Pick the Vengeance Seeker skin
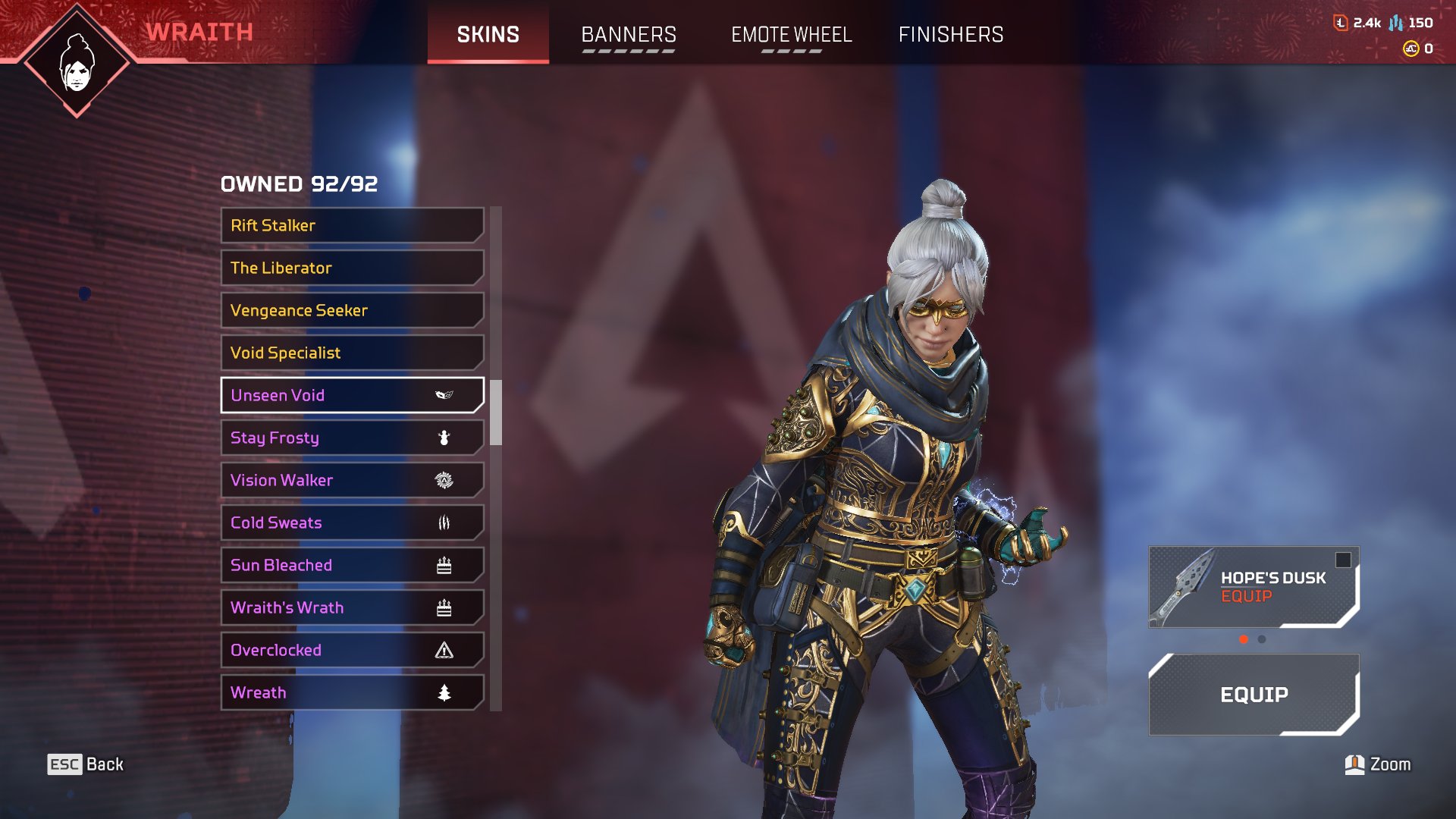The height and width of the screenshot is (819, 1456). 352,310
